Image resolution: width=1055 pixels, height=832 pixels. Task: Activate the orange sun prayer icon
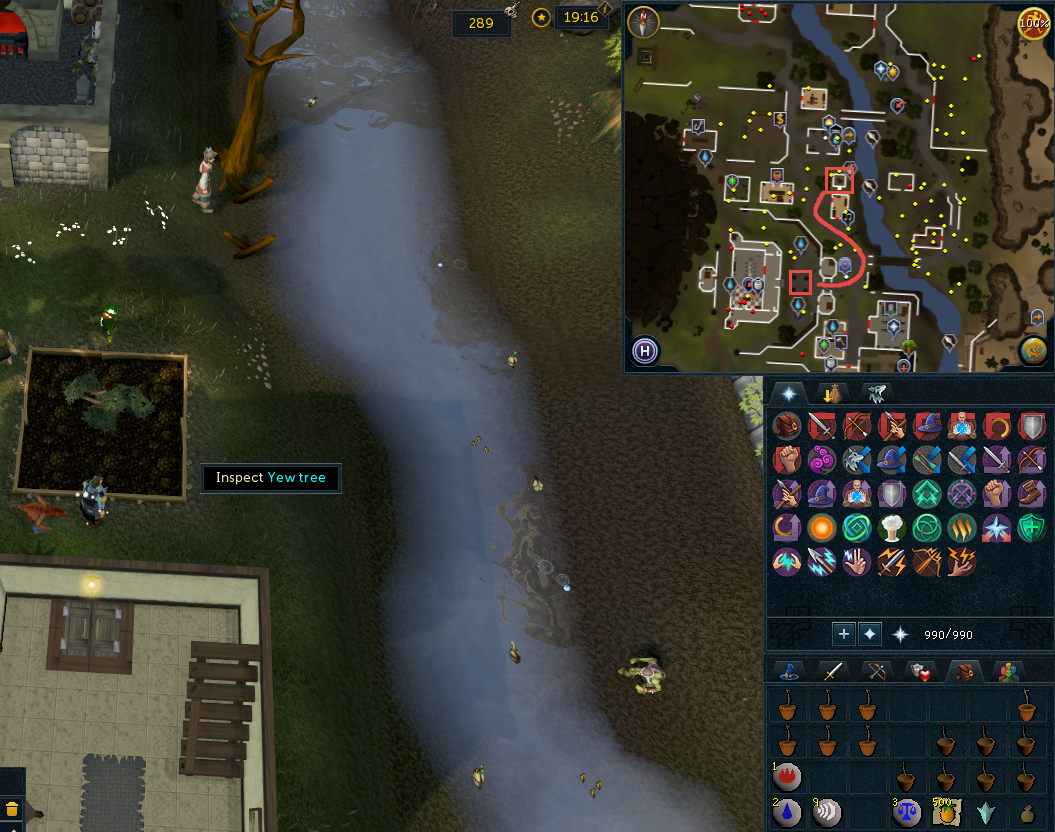tap(824, 527)
